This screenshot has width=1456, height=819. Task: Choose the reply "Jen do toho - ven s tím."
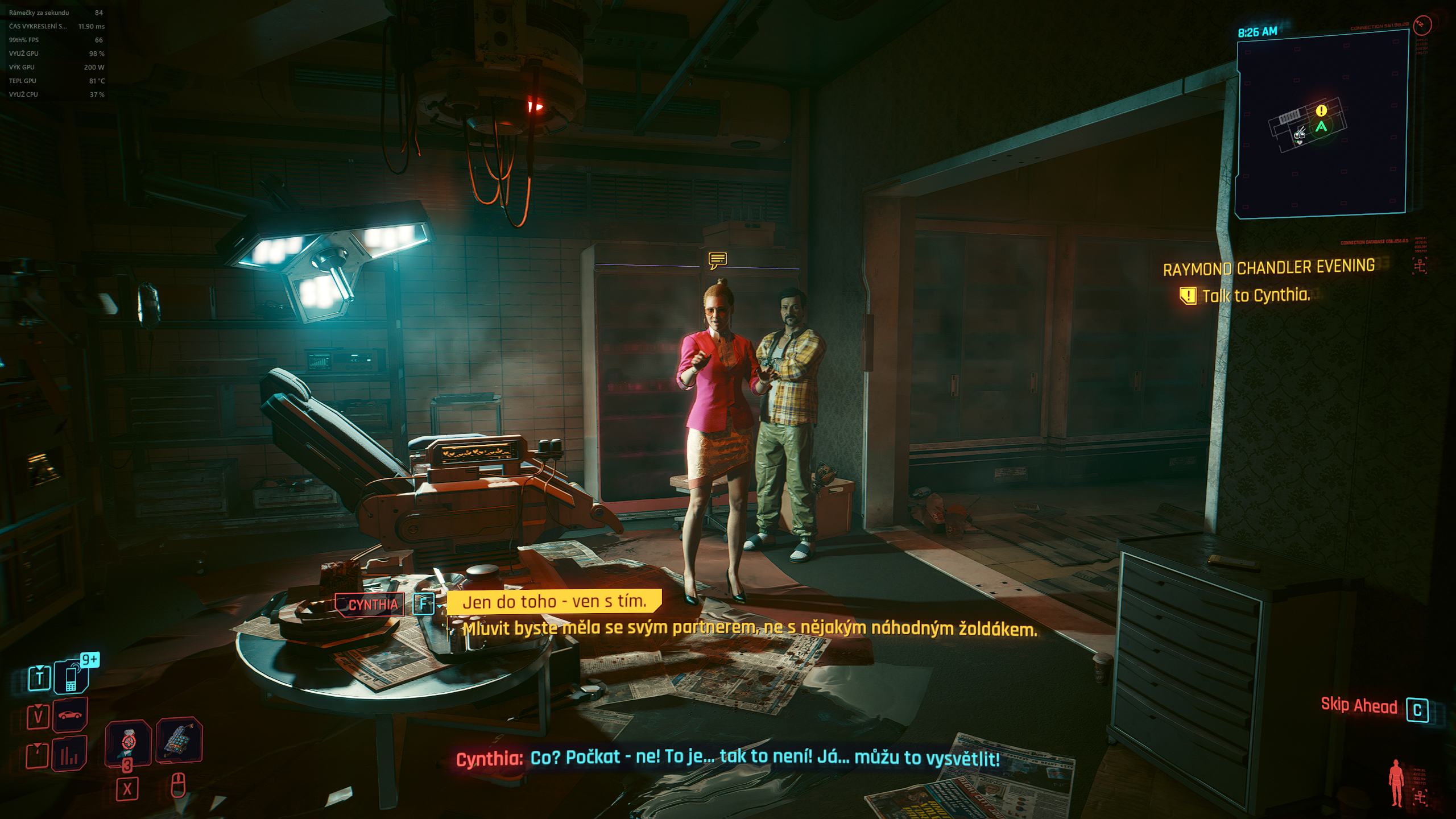click(554, 602)
